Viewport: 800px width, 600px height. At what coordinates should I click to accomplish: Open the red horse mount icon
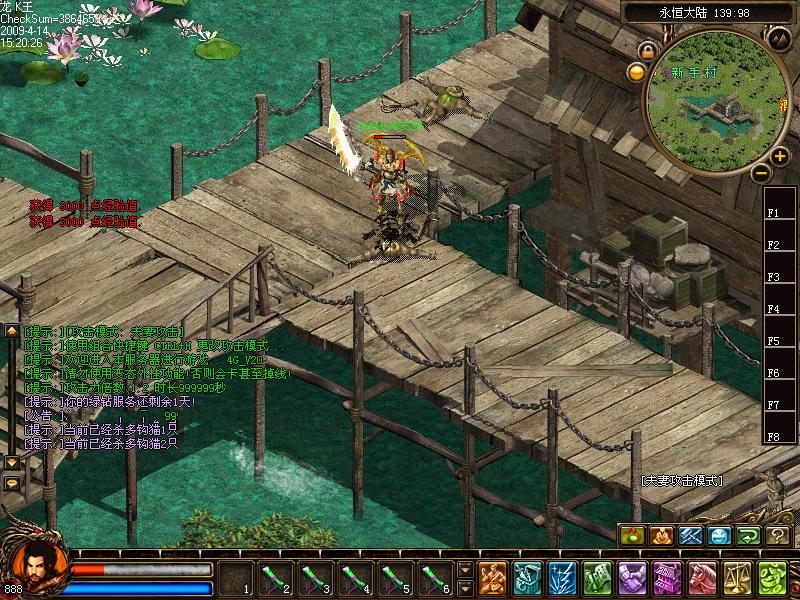click(x=701, y=578)
